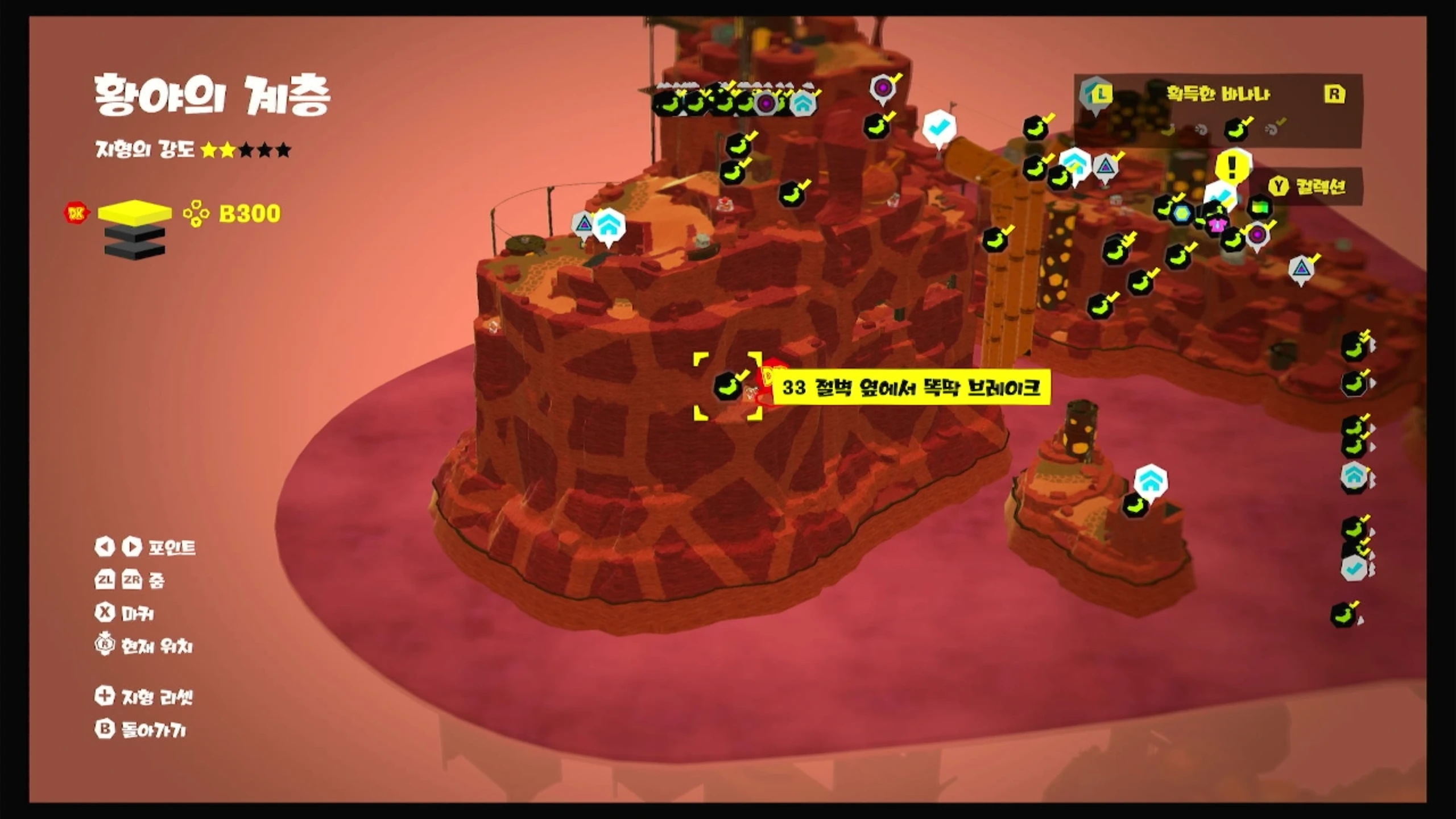1456x819 pixels.
Task: Open the 컬렉션 collection panel
Action: [x=1309, y=186]
